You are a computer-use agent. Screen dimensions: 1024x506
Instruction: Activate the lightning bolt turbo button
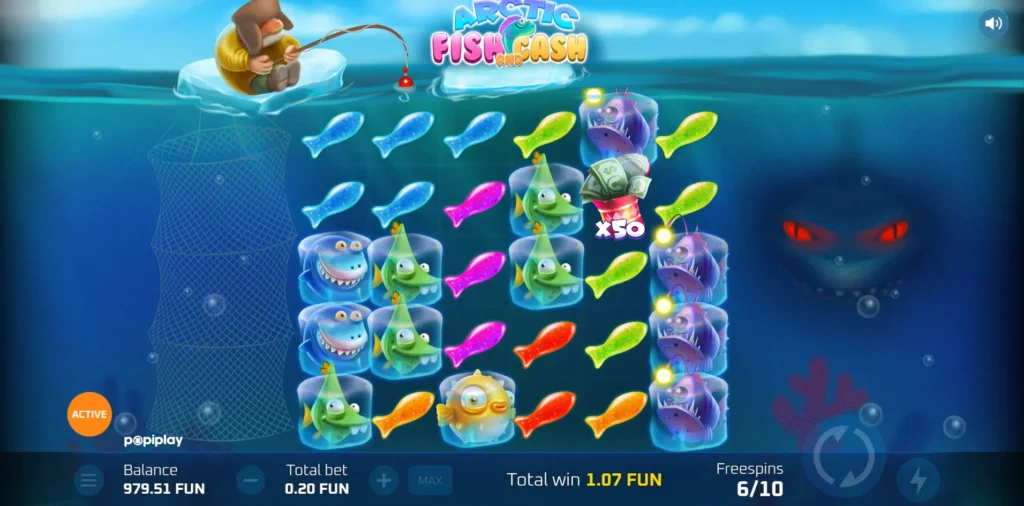point(917,481)
